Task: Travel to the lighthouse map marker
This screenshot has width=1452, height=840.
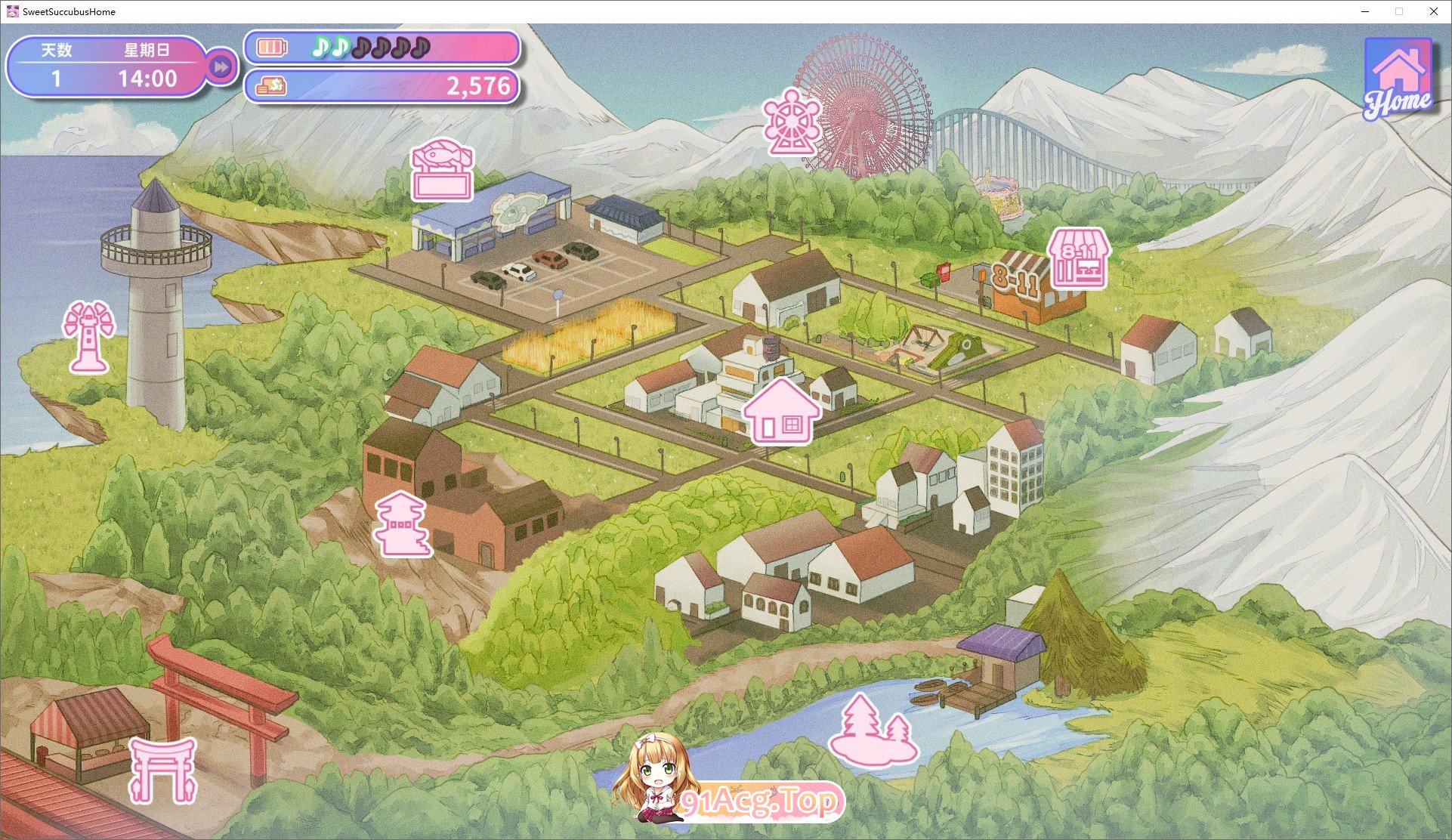Action: point(89,337)
